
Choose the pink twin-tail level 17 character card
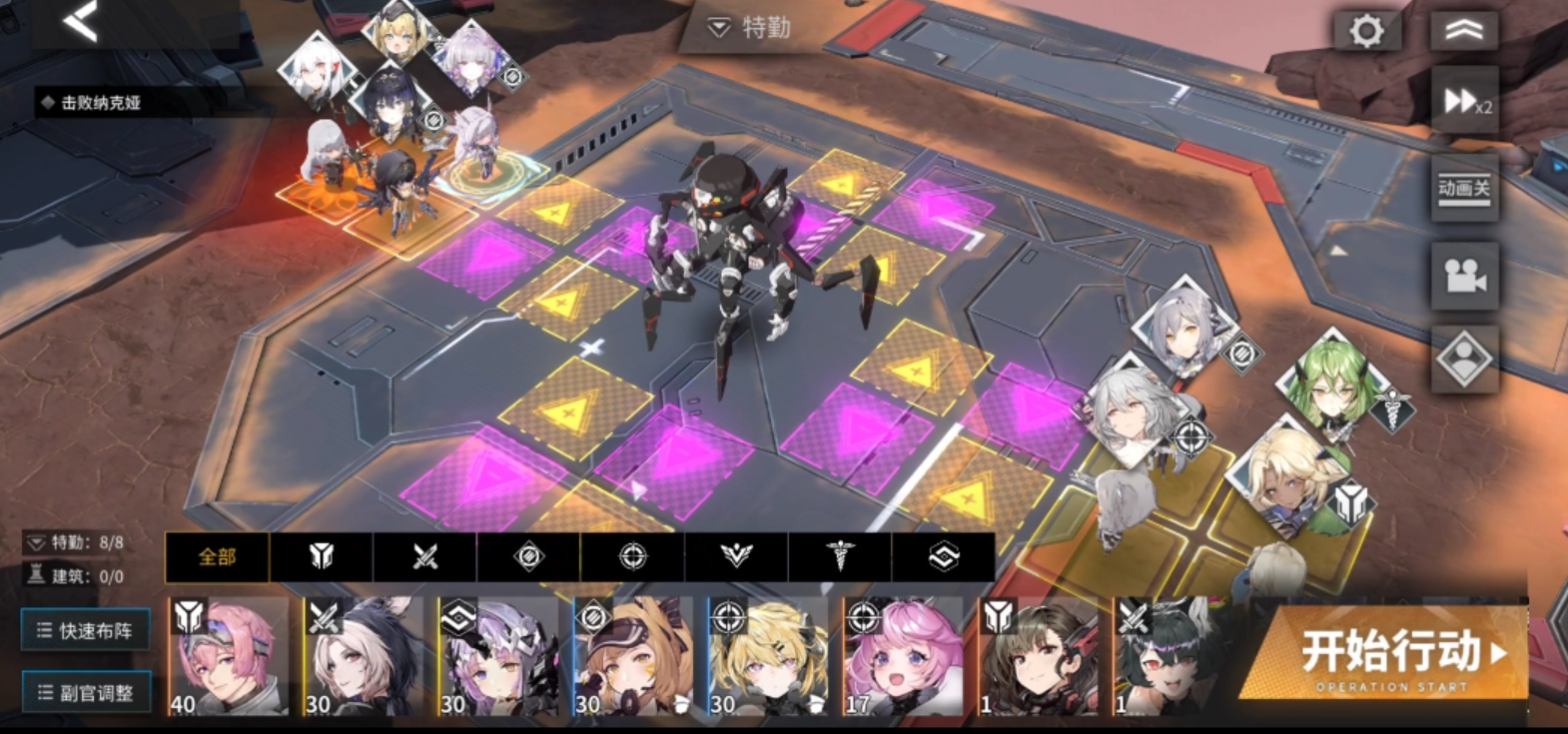pos(902,657)
